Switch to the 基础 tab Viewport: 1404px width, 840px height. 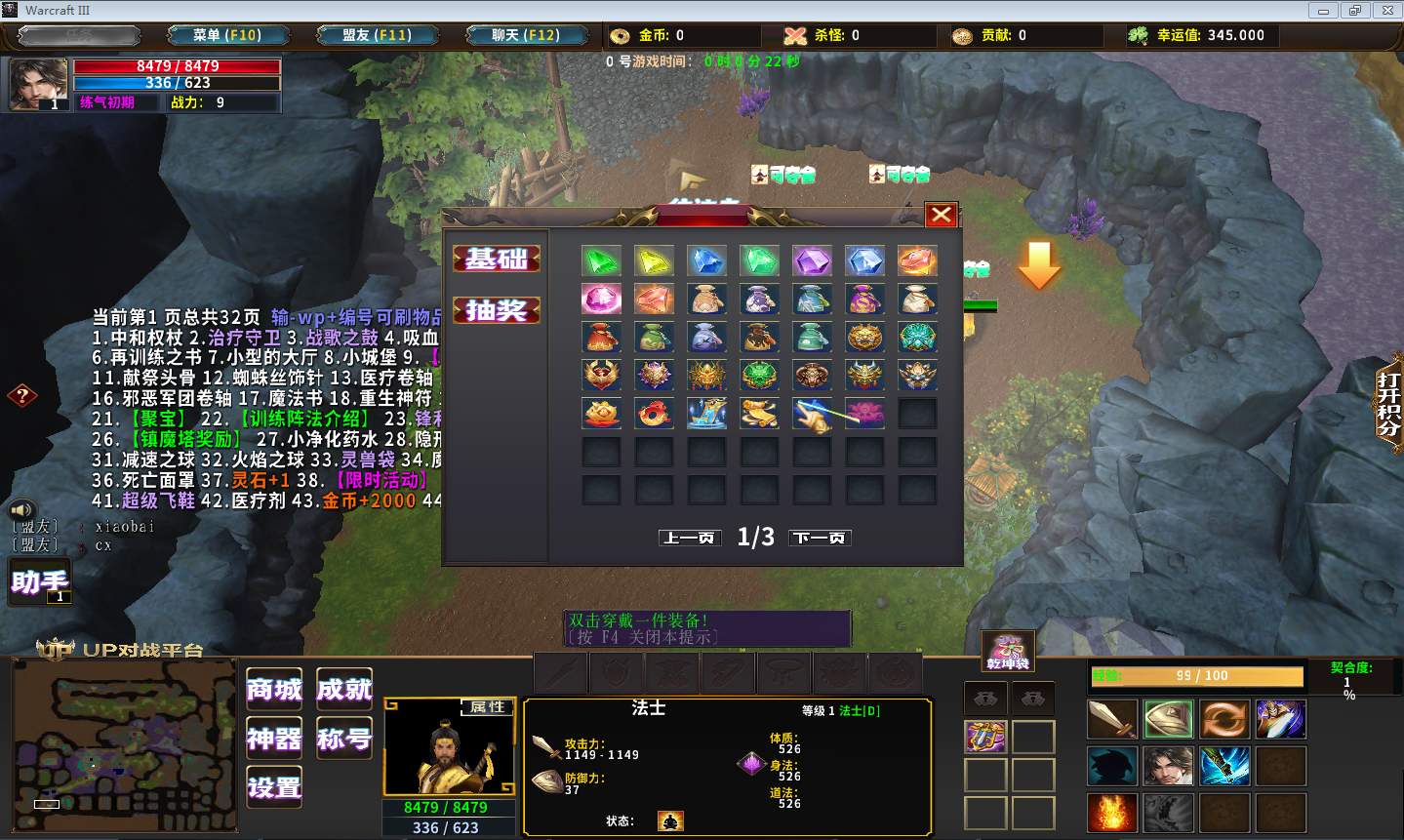click(497, 259)
